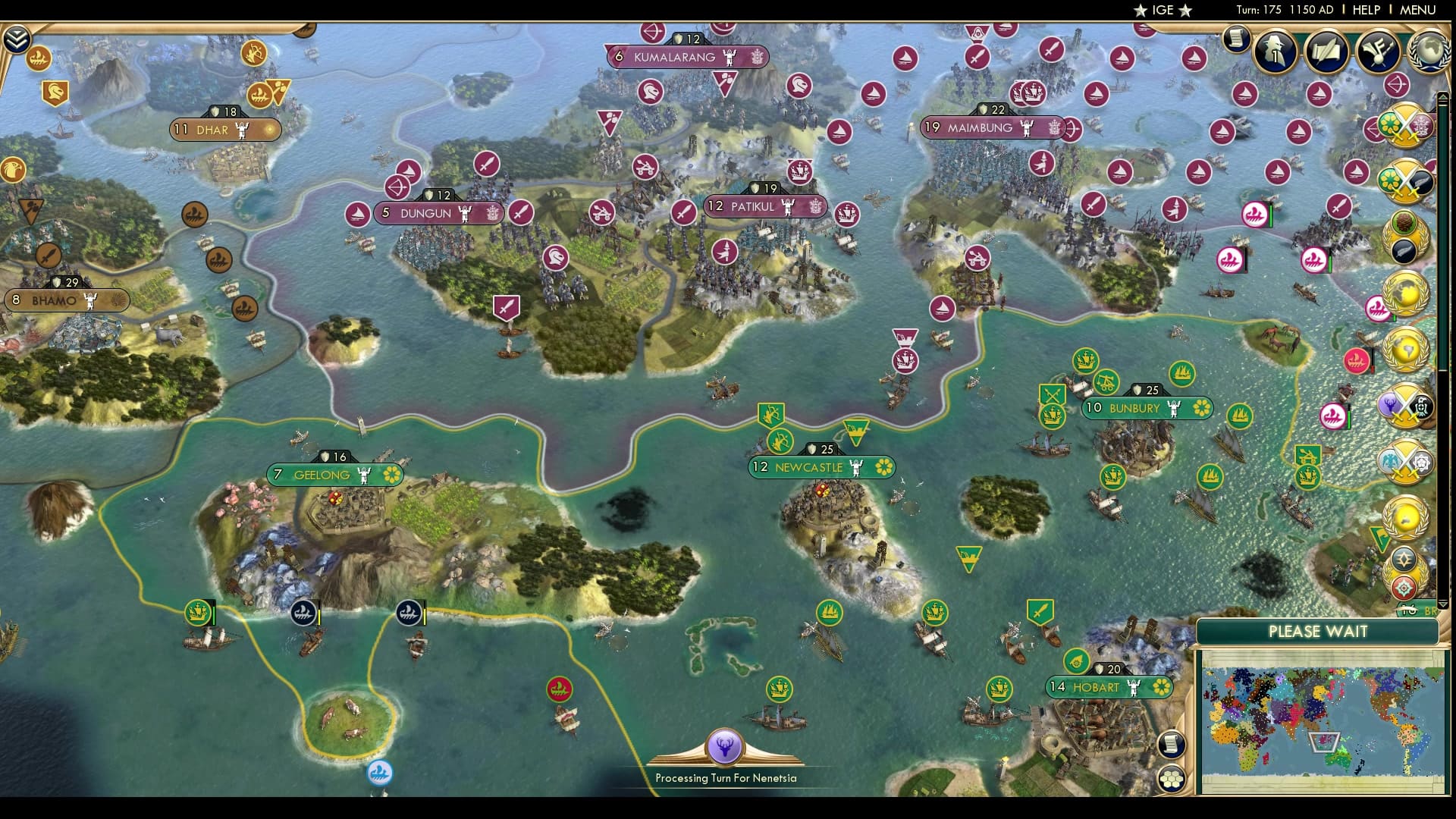
Task: Open the social policies scroll-and-quill icon
Action: click(1326, 52)
